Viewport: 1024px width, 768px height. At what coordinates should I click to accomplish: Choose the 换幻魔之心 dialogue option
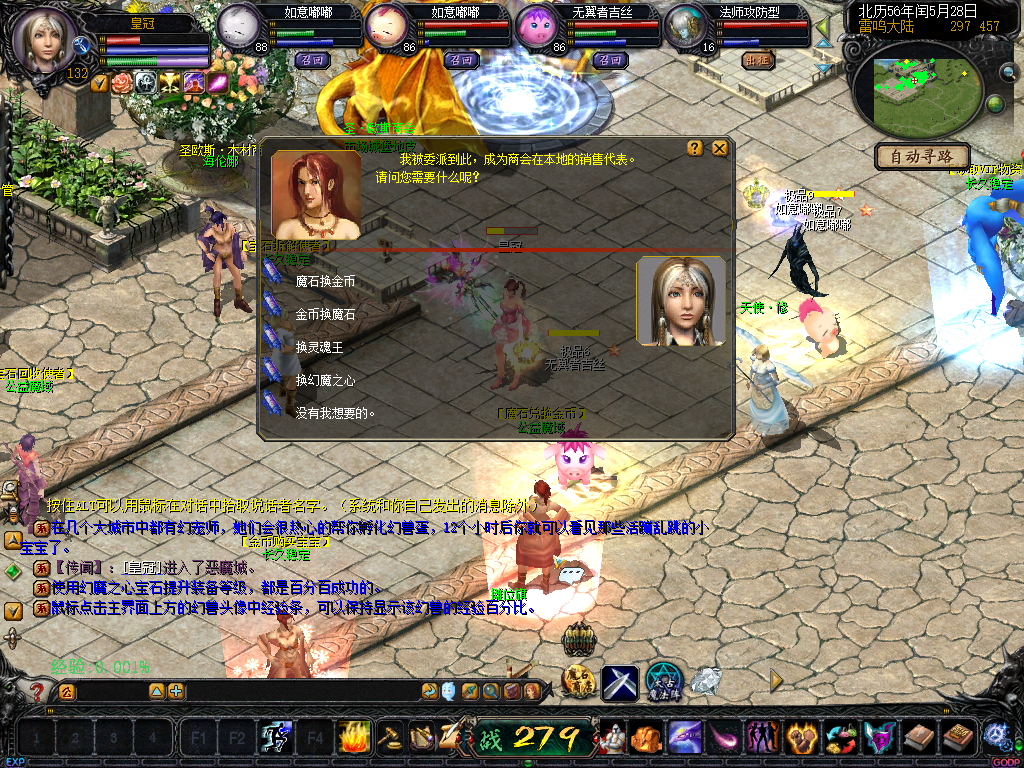click(x=325, y=380)
